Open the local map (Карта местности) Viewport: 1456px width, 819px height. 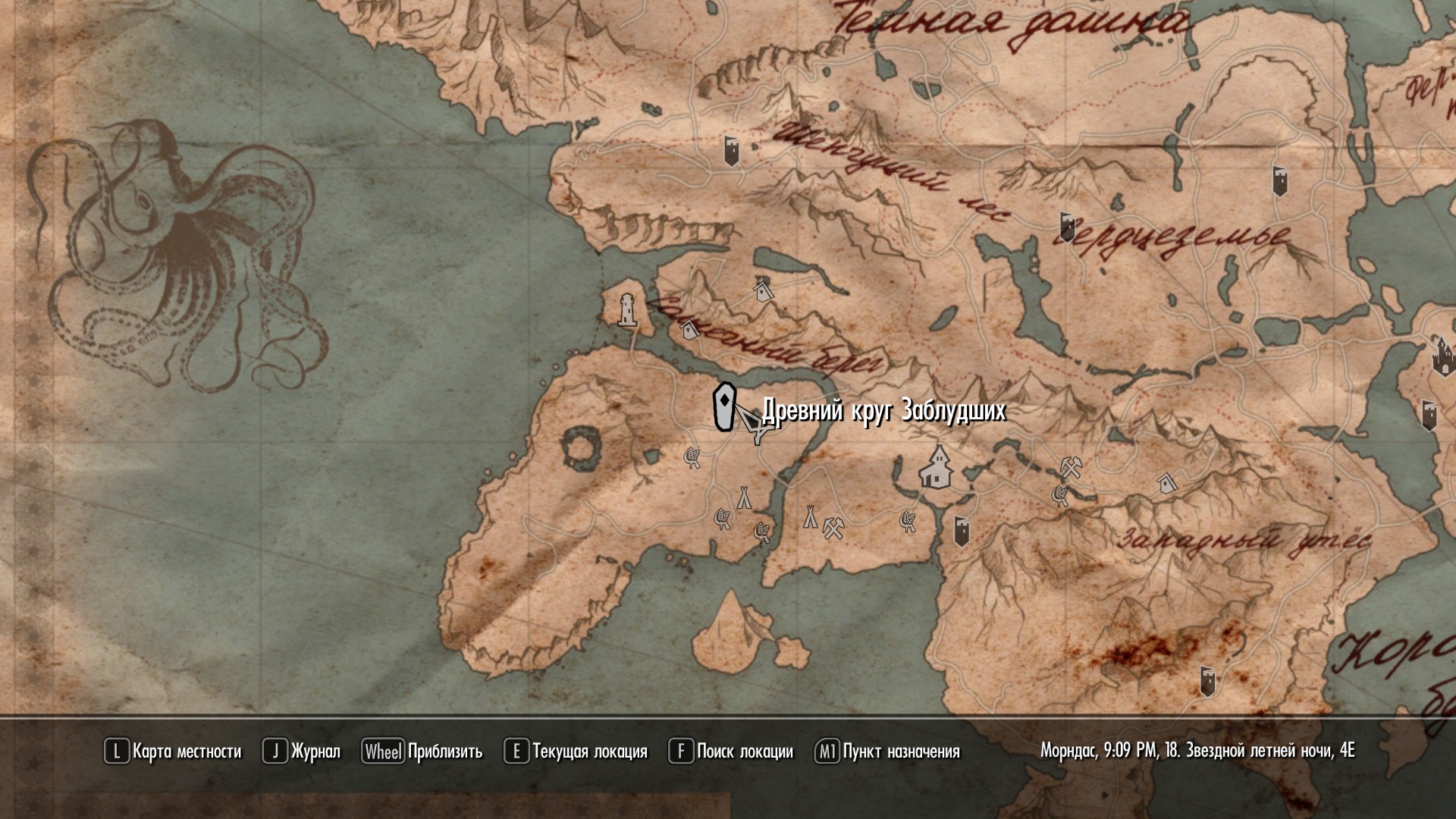(x=173, y=752)
